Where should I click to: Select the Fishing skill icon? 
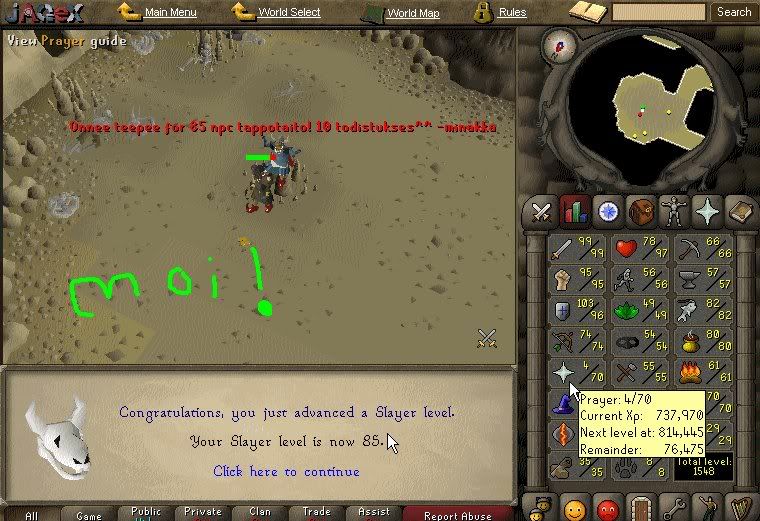coord(701,310)
